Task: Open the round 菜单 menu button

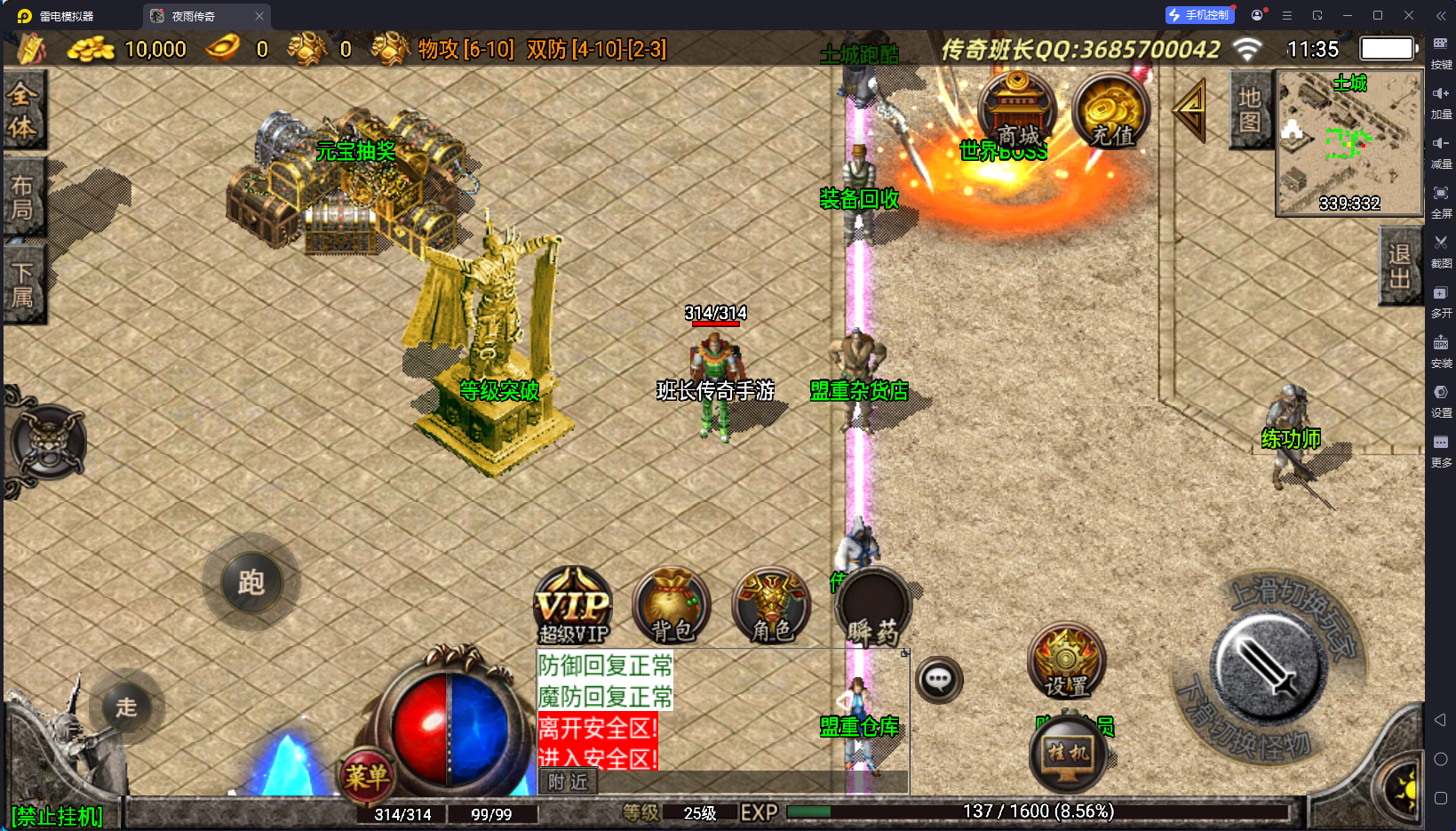Action: tap(367, 777)
